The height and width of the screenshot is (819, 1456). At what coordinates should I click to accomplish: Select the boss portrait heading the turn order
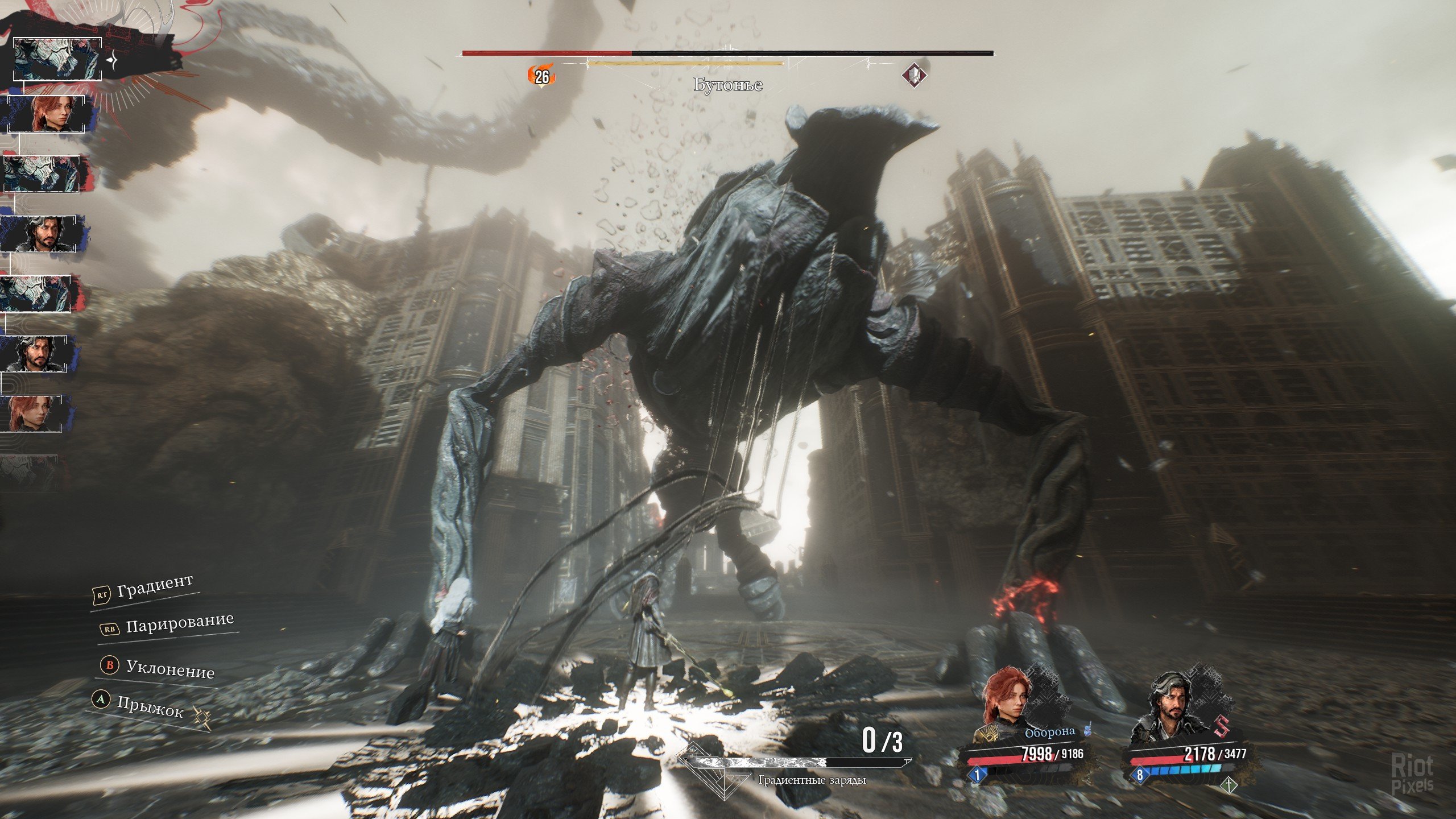click(57, 59)
